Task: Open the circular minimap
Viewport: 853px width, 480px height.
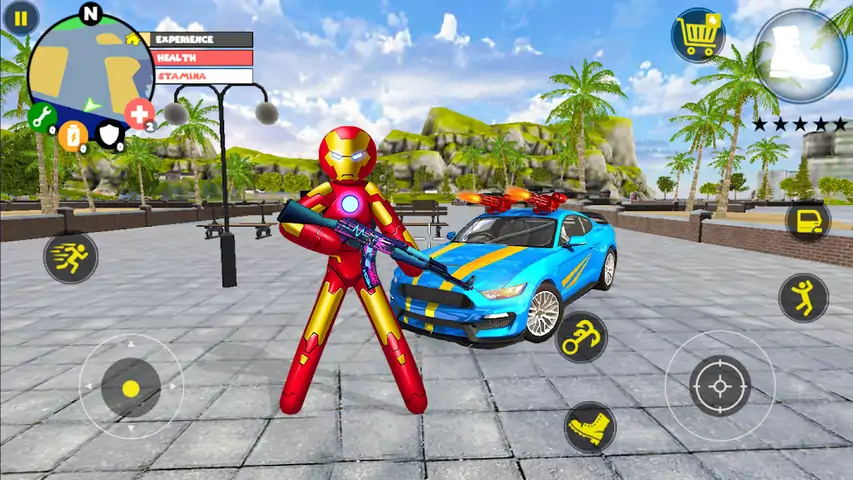Action: (90, 68)
